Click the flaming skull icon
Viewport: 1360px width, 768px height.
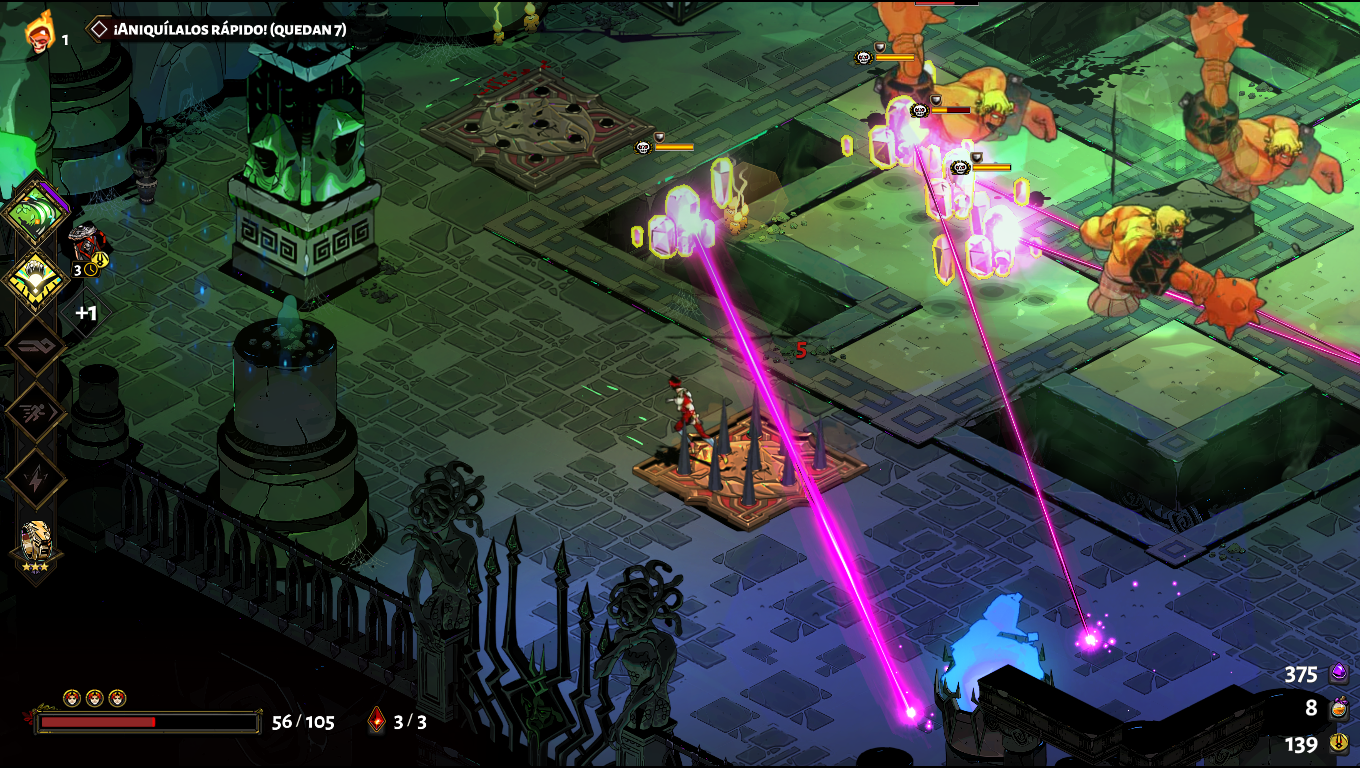point(40,33)
